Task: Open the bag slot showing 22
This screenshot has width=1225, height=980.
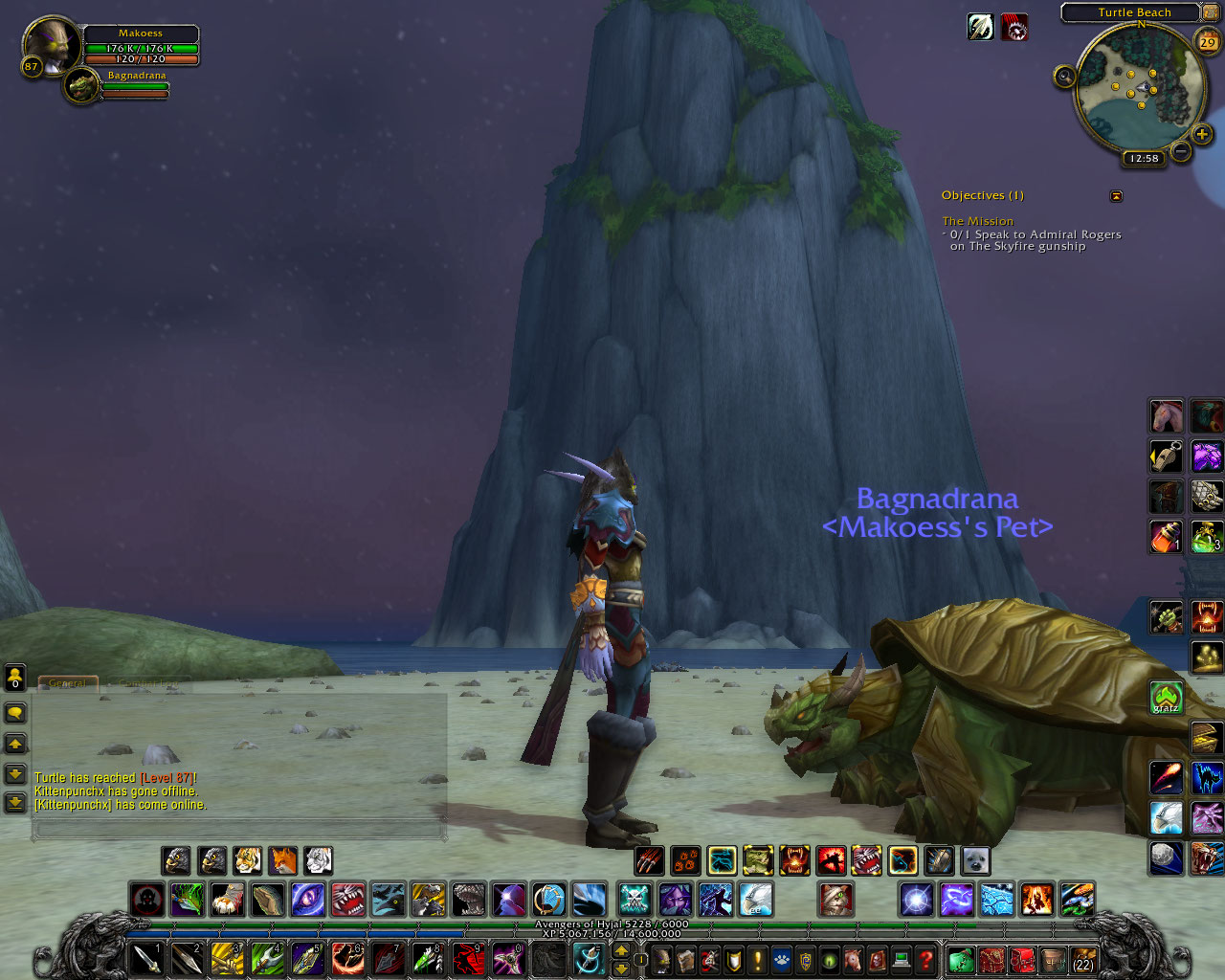Action: click(x=1083, y=959)
